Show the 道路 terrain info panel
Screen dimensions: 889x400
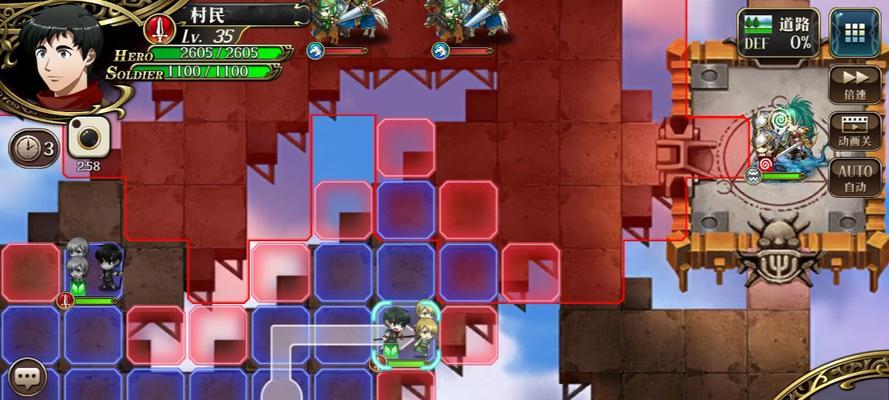coord(778,32)
